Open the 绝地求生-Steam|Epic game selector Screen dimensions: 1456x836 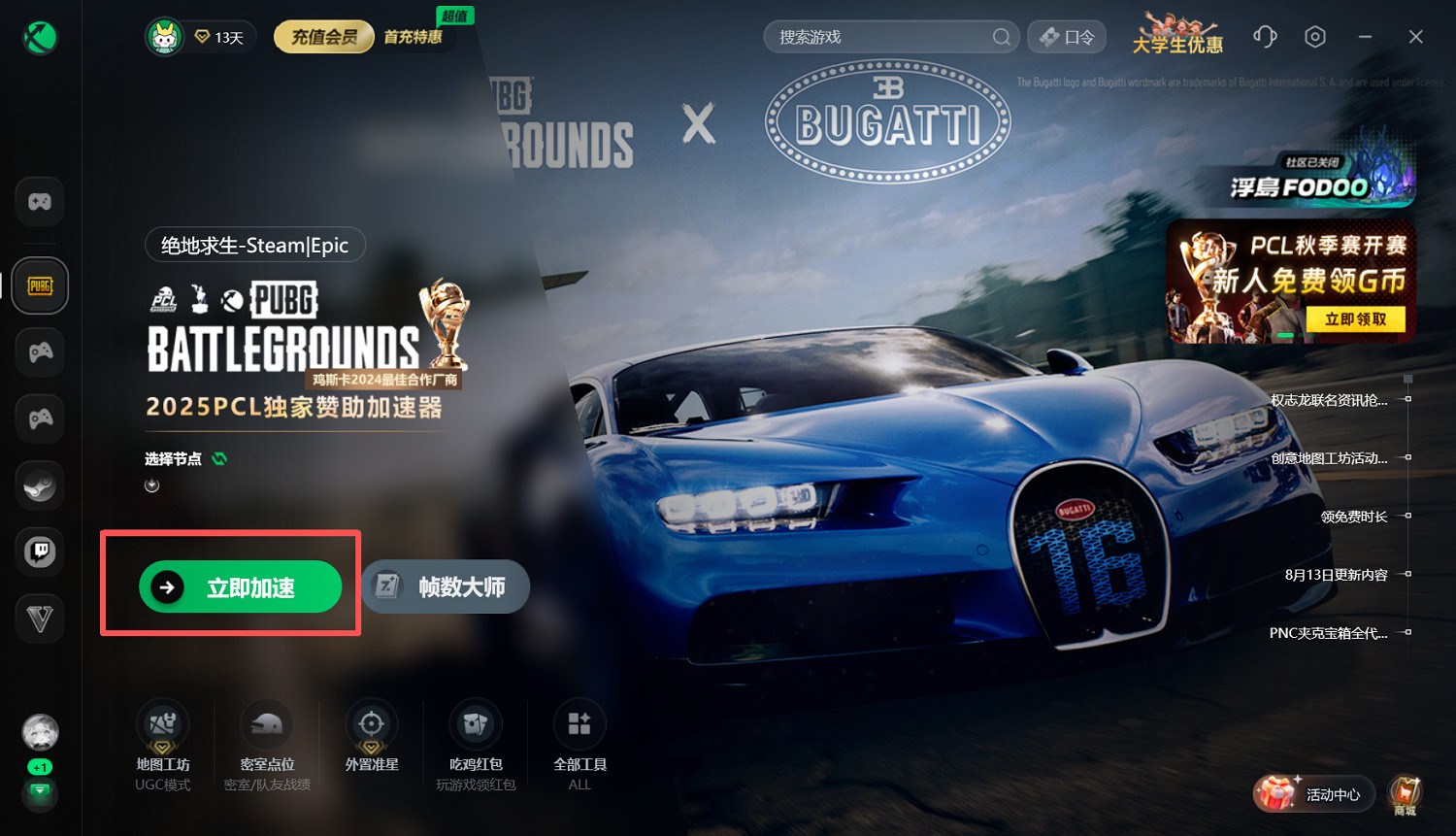[x=254, y=245]
